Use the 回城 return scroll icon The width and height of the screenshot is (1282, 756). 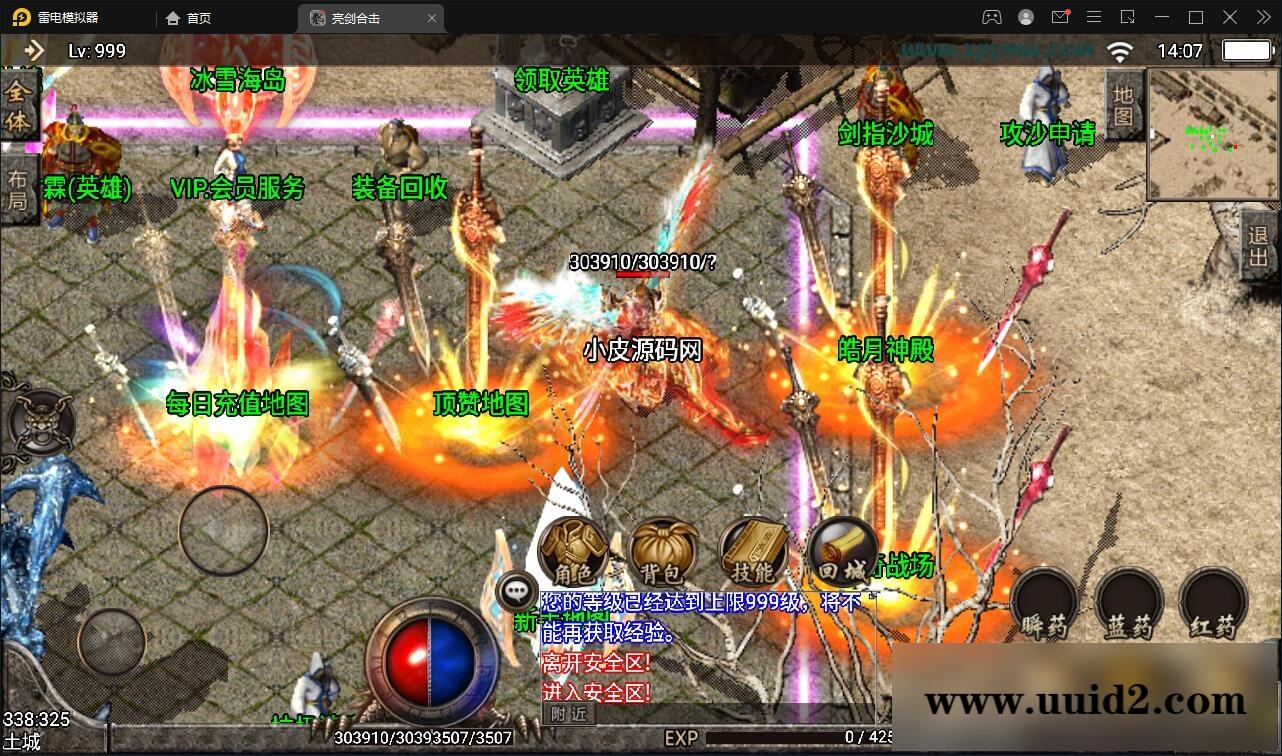pos(843,550)
